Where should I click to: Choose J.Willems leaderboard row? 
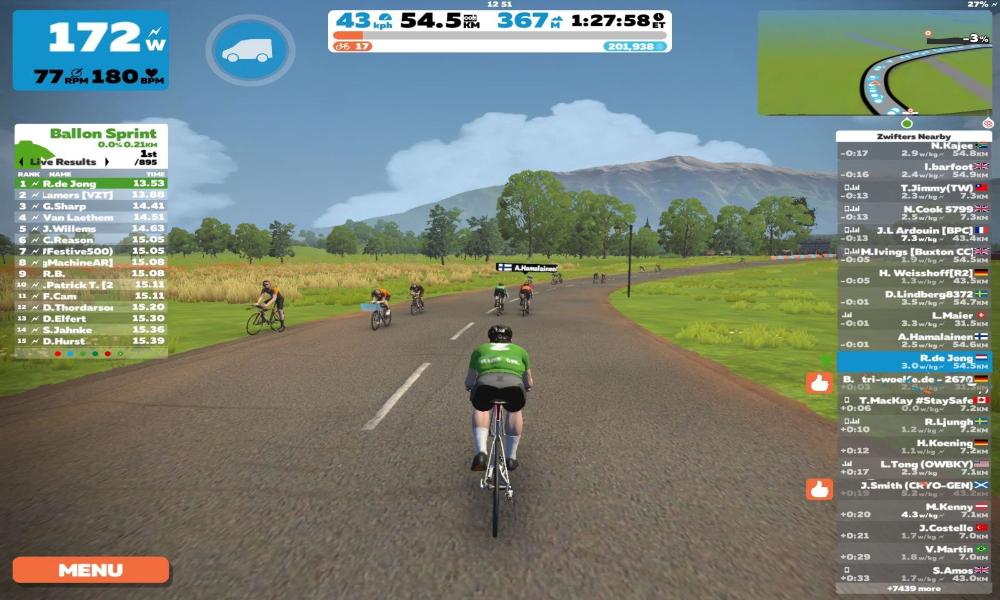pos(90,228)
